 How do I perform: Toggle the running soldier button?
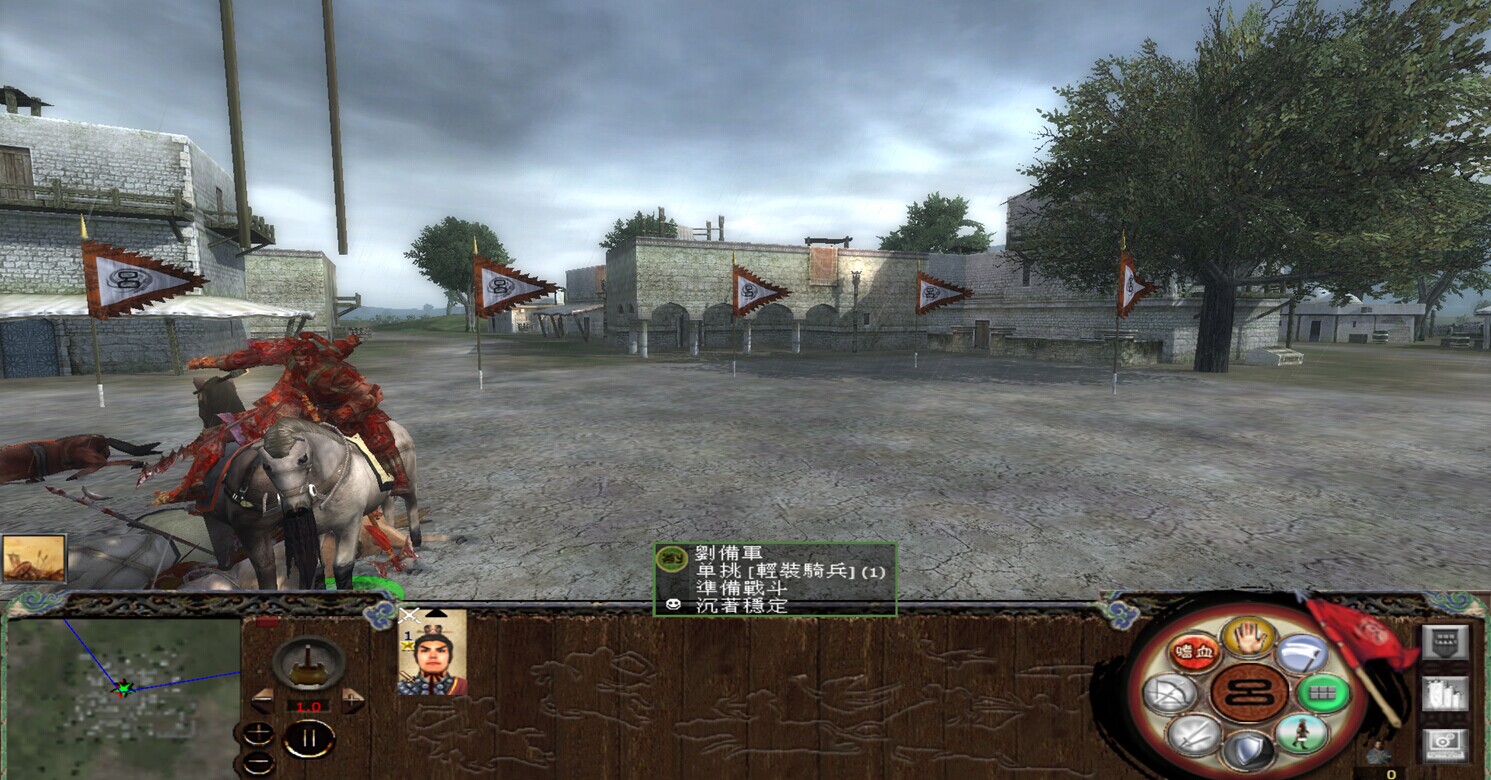[1302, 734]
